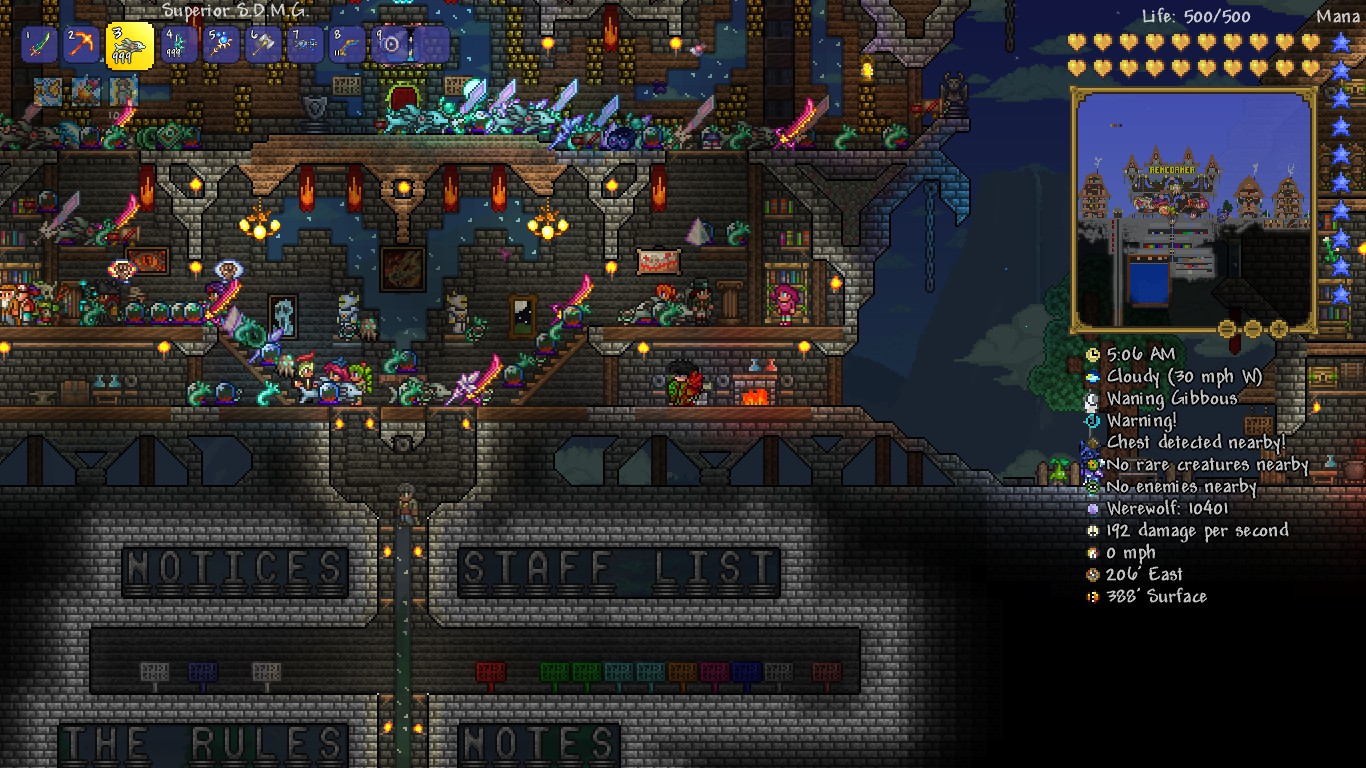Screen dimensions: 1366x768
Task: Pick the ring item in hotbar slot 9
Action: coord(390,45)
